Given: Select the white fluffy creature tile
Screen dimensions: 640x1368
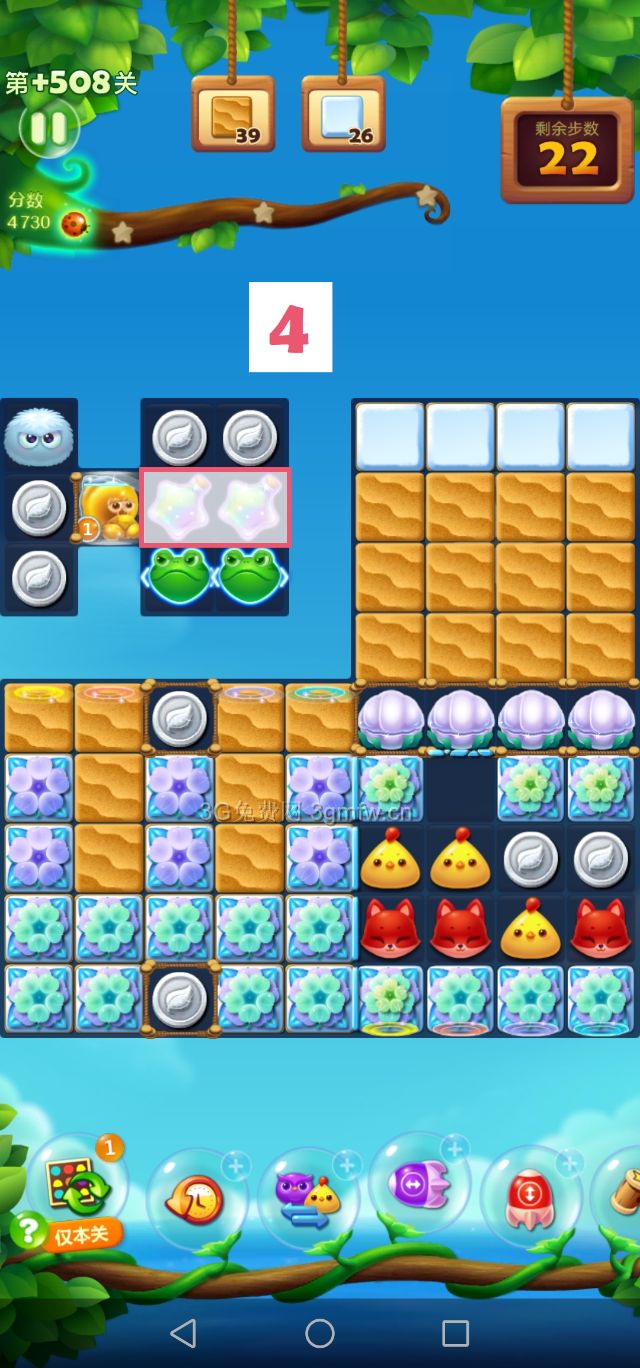Looking at the screenshot, I should pyautogui.click(x=38, y=436).
